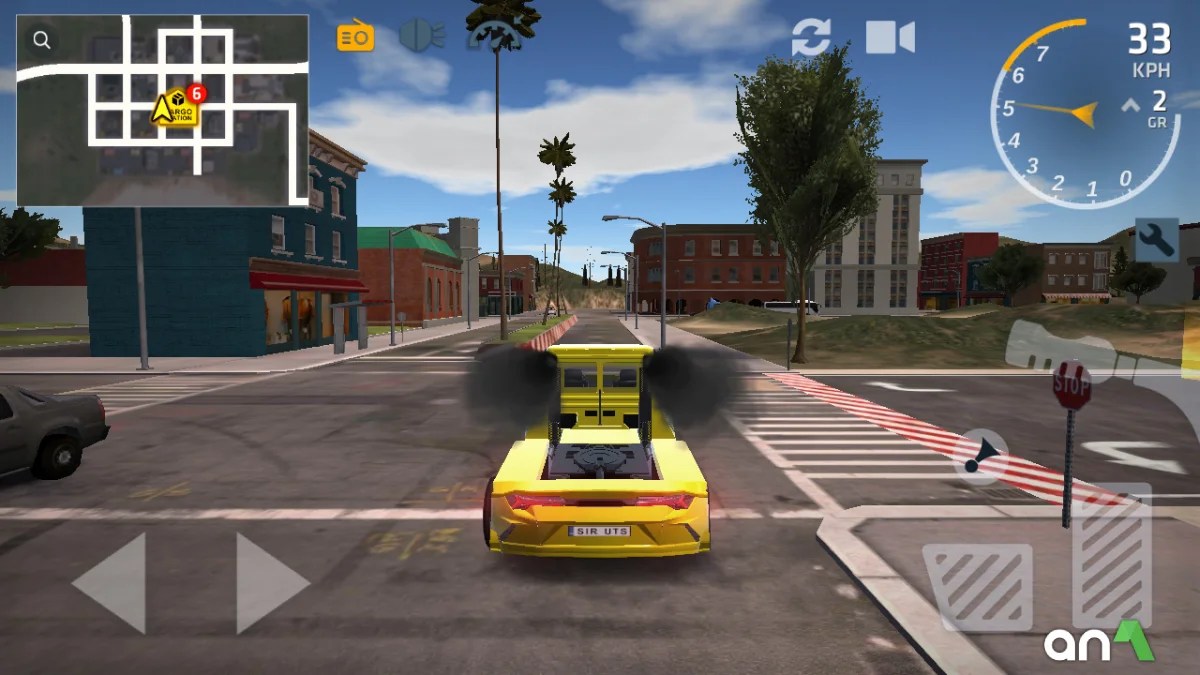The height and width of the screenshot is (675, 1200).
Task: Steer right with the right arrow
Action: pyautogui.click(x=272, y=582)
